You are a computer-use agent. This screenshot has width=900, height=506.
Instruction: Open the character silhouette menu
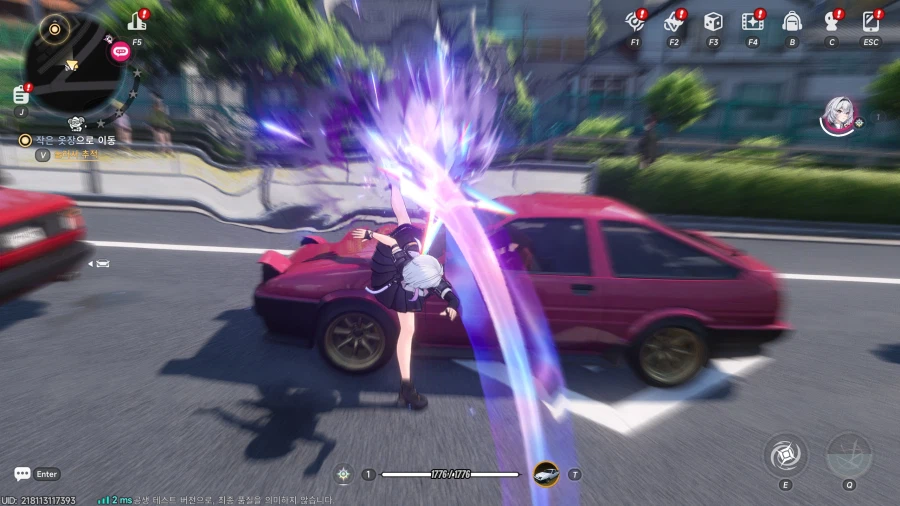[831, 21]
